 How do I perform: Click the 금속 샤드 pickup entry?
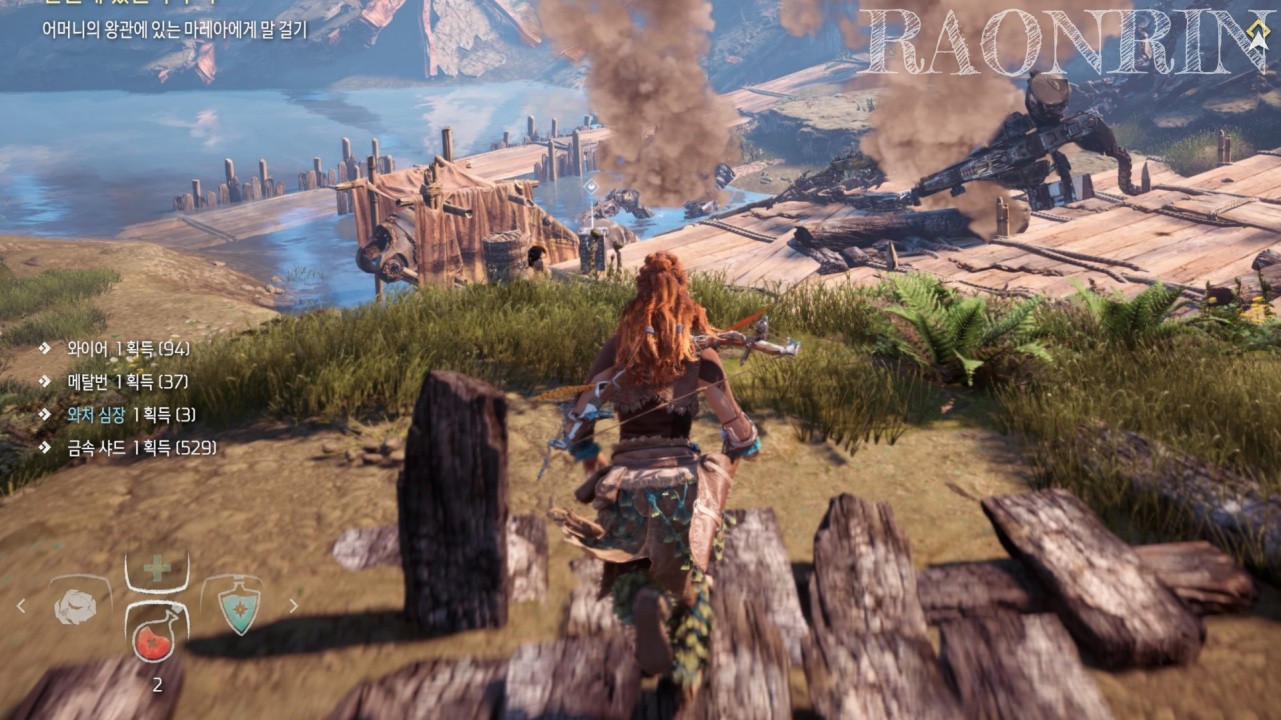click(x=130, y=447)
